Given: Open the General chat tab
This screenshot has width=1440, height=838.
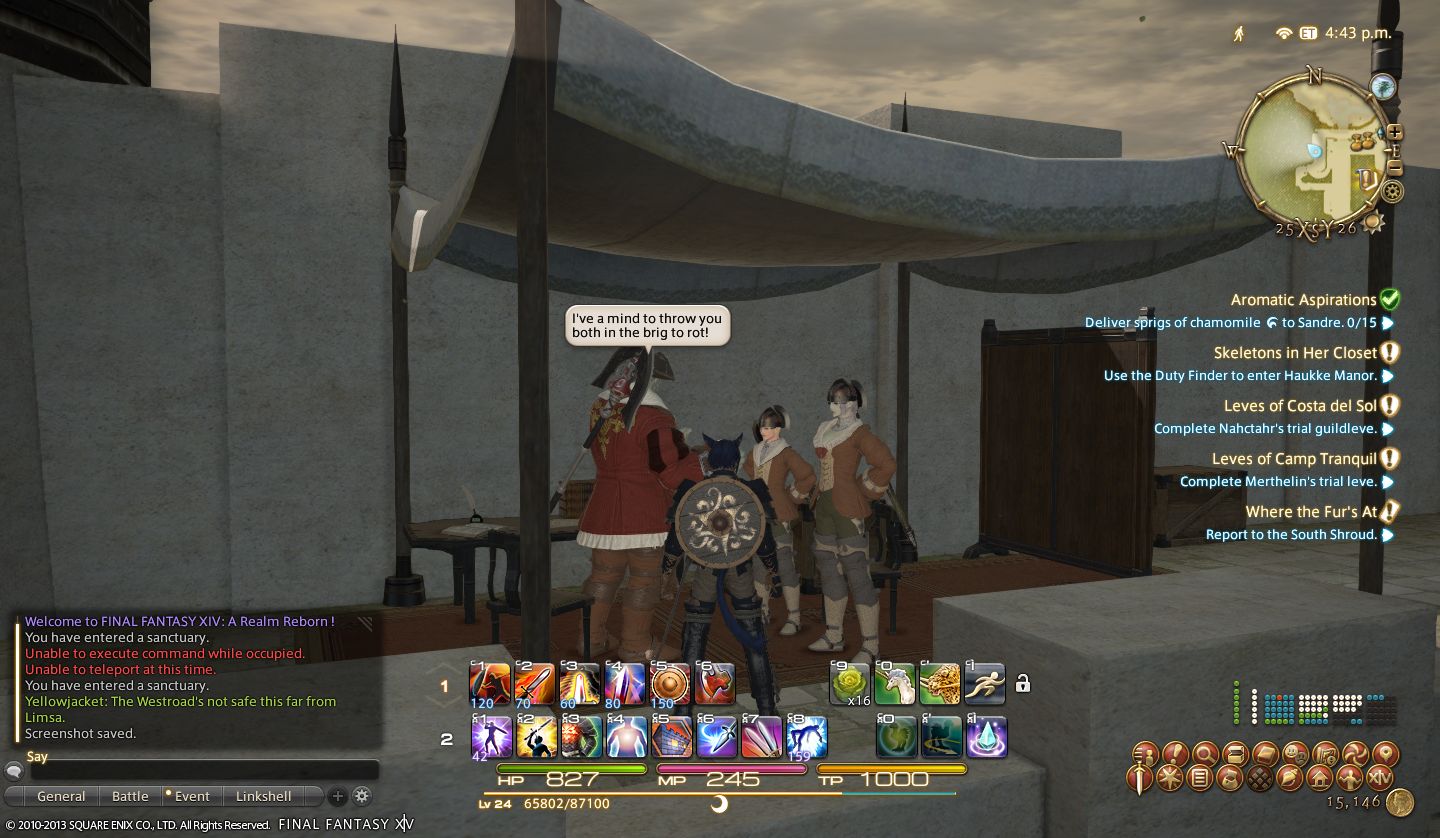Looking at the screenshot, I should point(61,797).
